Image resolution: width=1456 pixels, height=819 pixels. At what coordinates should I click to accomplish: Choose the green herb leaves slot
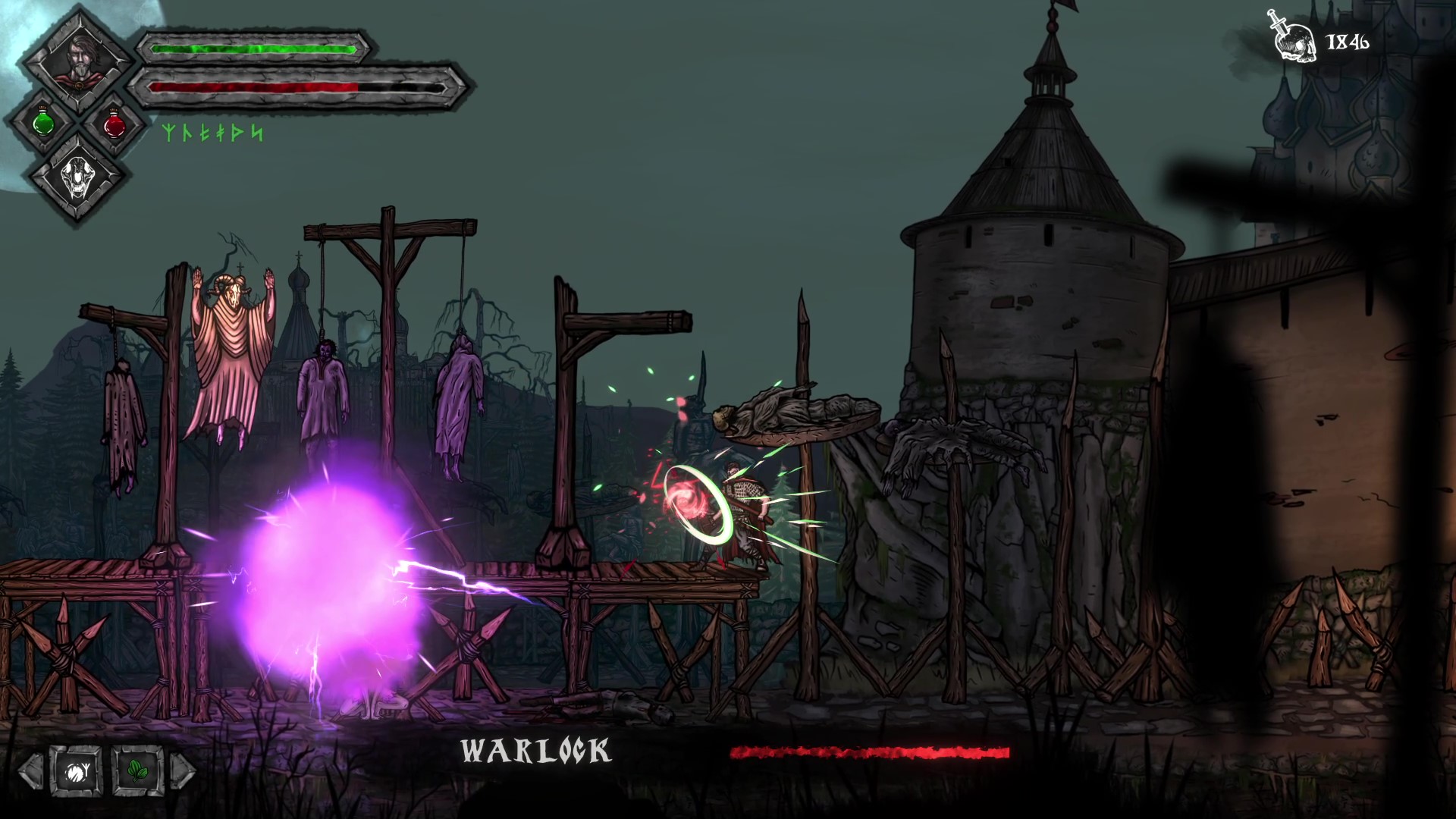click(x=137, y=771)
